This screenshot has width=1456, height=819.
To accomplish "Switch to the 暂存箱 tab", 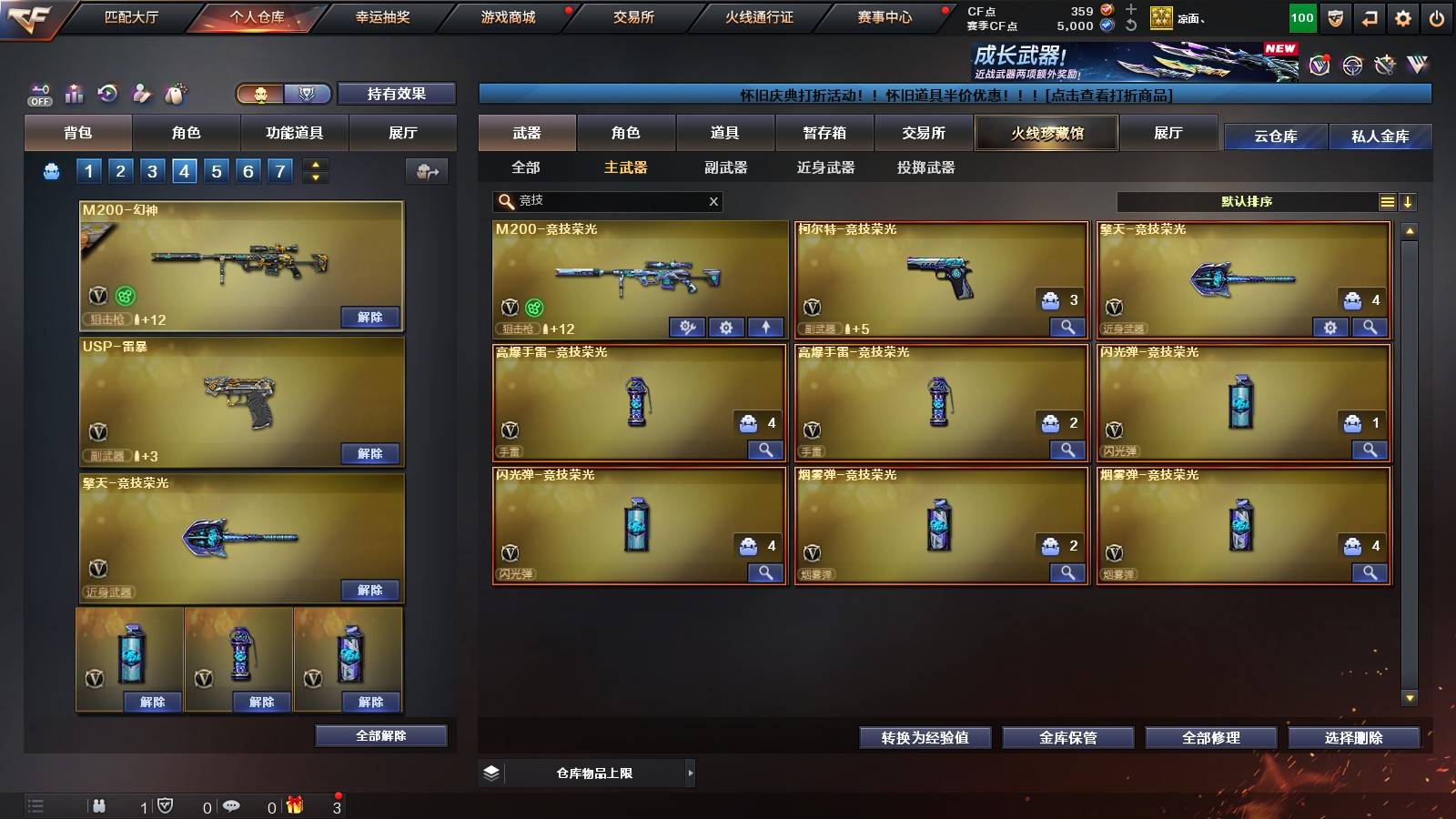I will tap(823, 133).
